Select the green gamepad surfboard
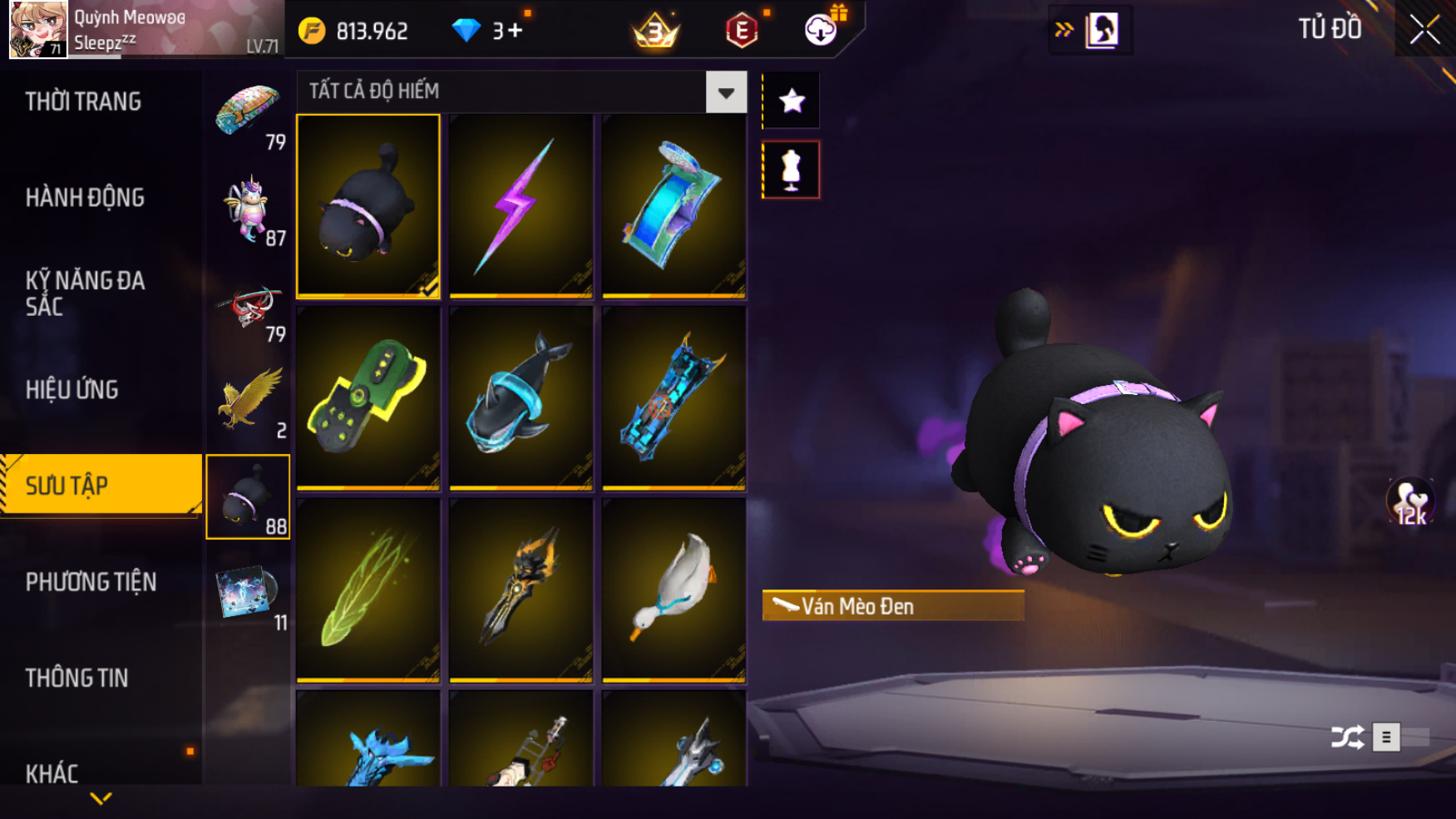 click(x=368, y=398)
